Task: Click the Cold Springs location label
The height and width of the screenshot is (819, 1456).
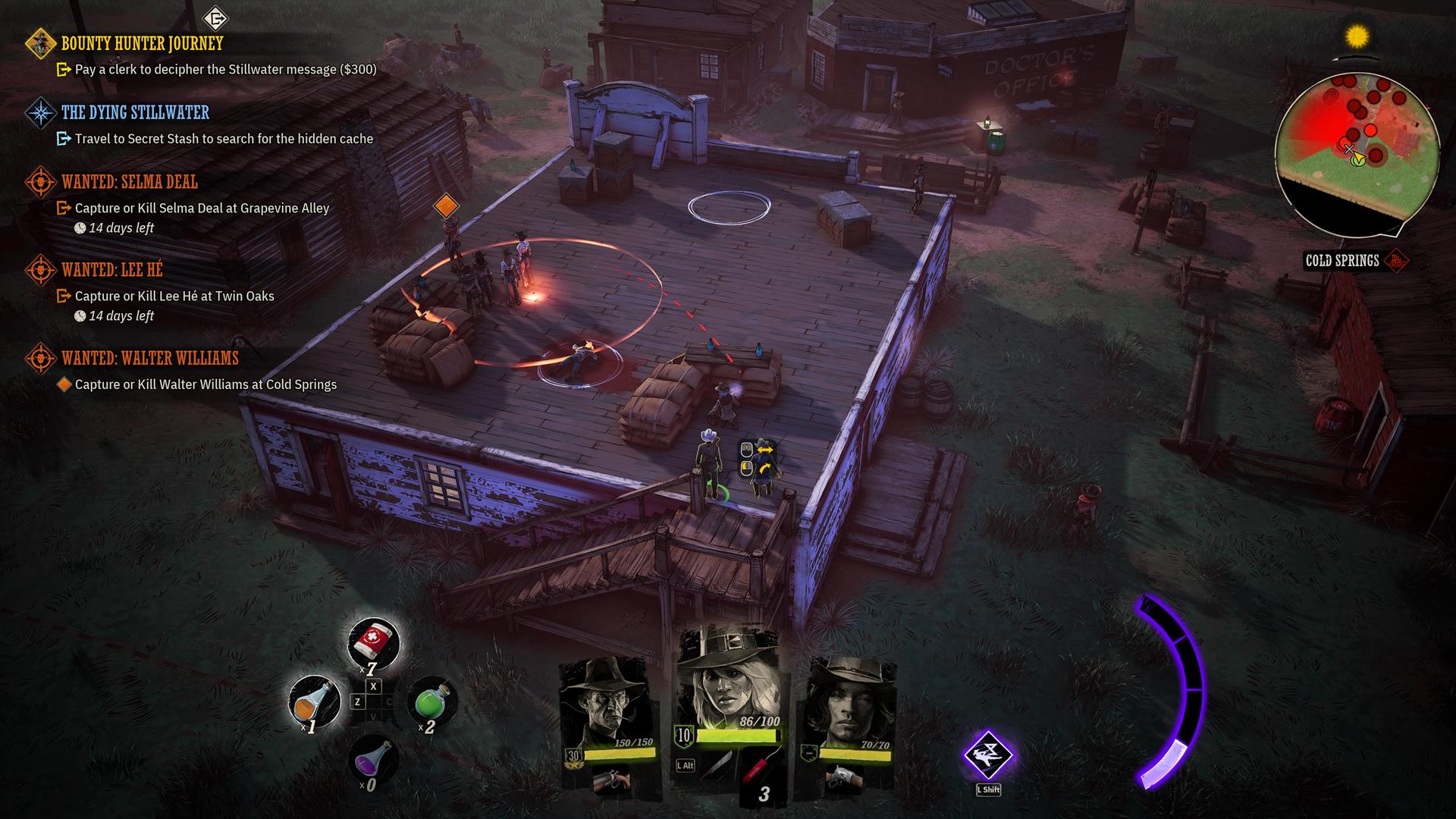Action: (x=1341, y=261)
